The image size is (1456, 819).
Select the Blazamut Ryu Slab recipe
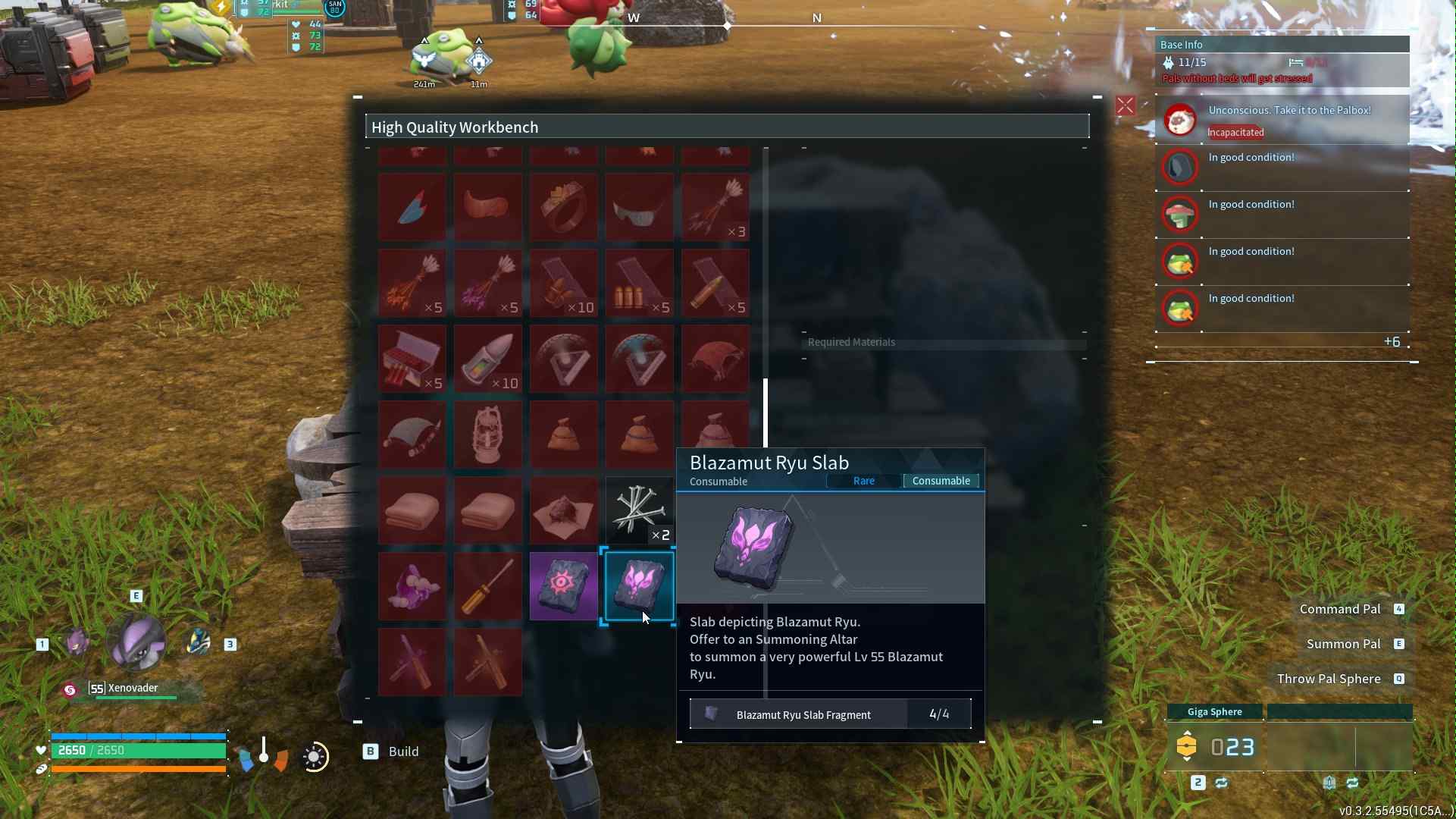point(640,586)
